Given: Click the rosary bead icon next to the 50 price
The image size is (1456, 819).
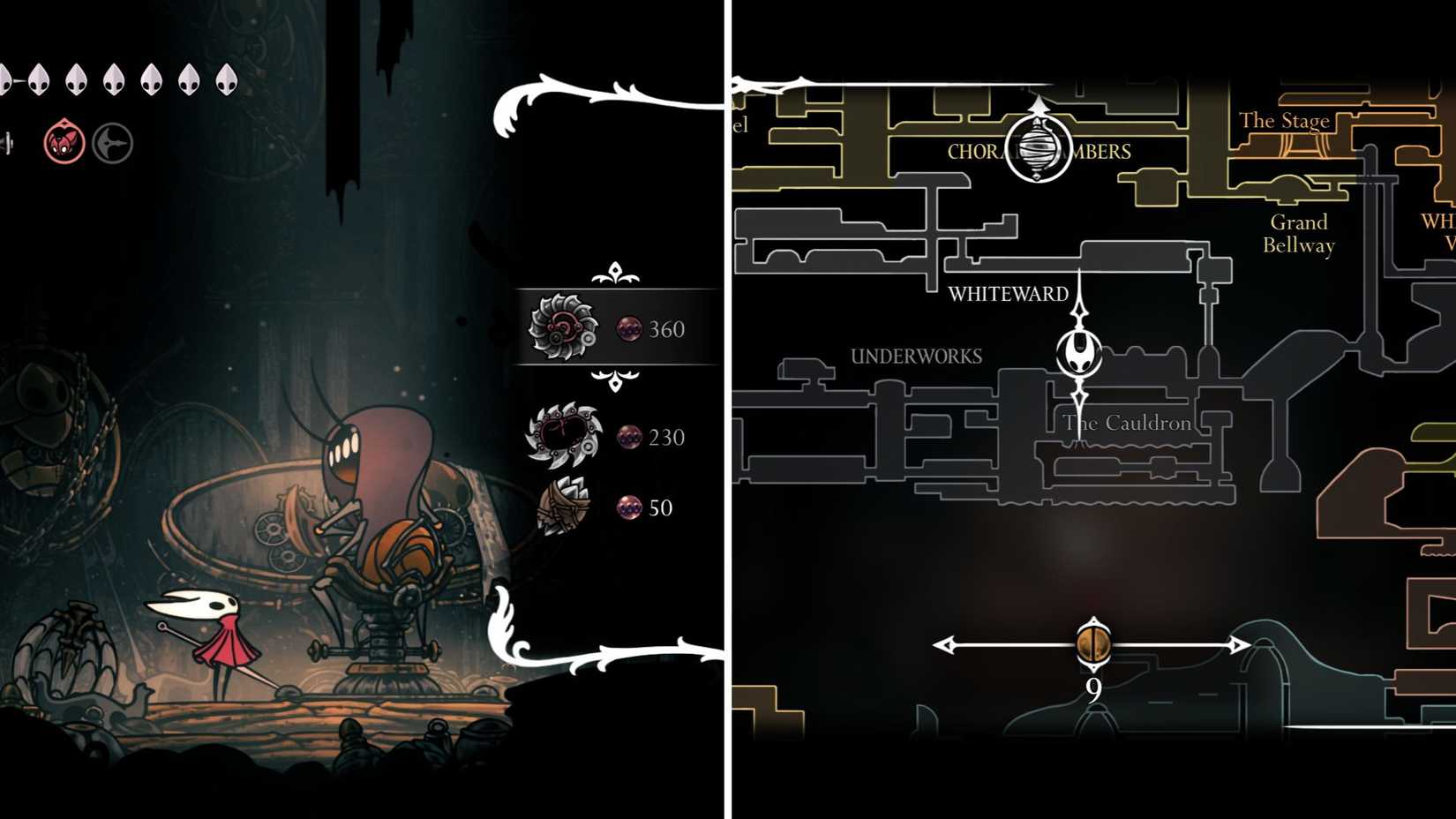Looking at the screenshot, I should pyautogui.click(x=629, y=507).
